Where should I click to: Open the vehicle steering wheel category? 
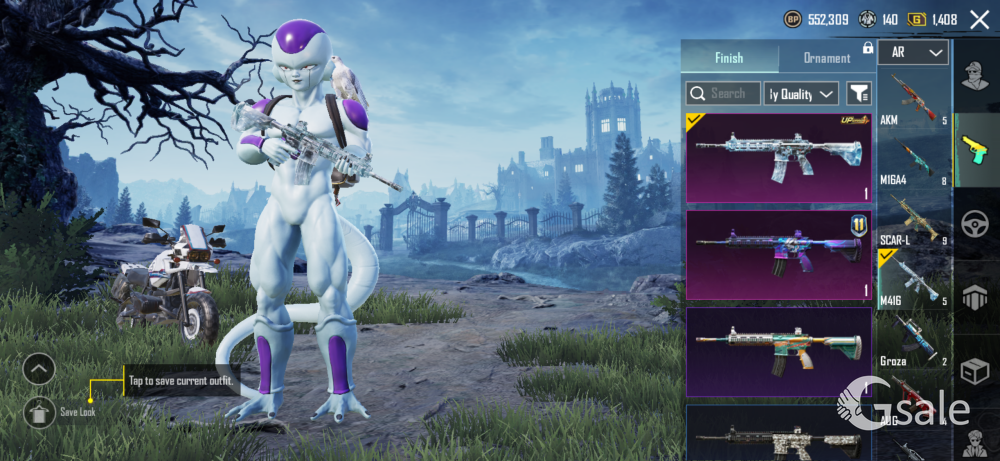(x=975, y=223)
